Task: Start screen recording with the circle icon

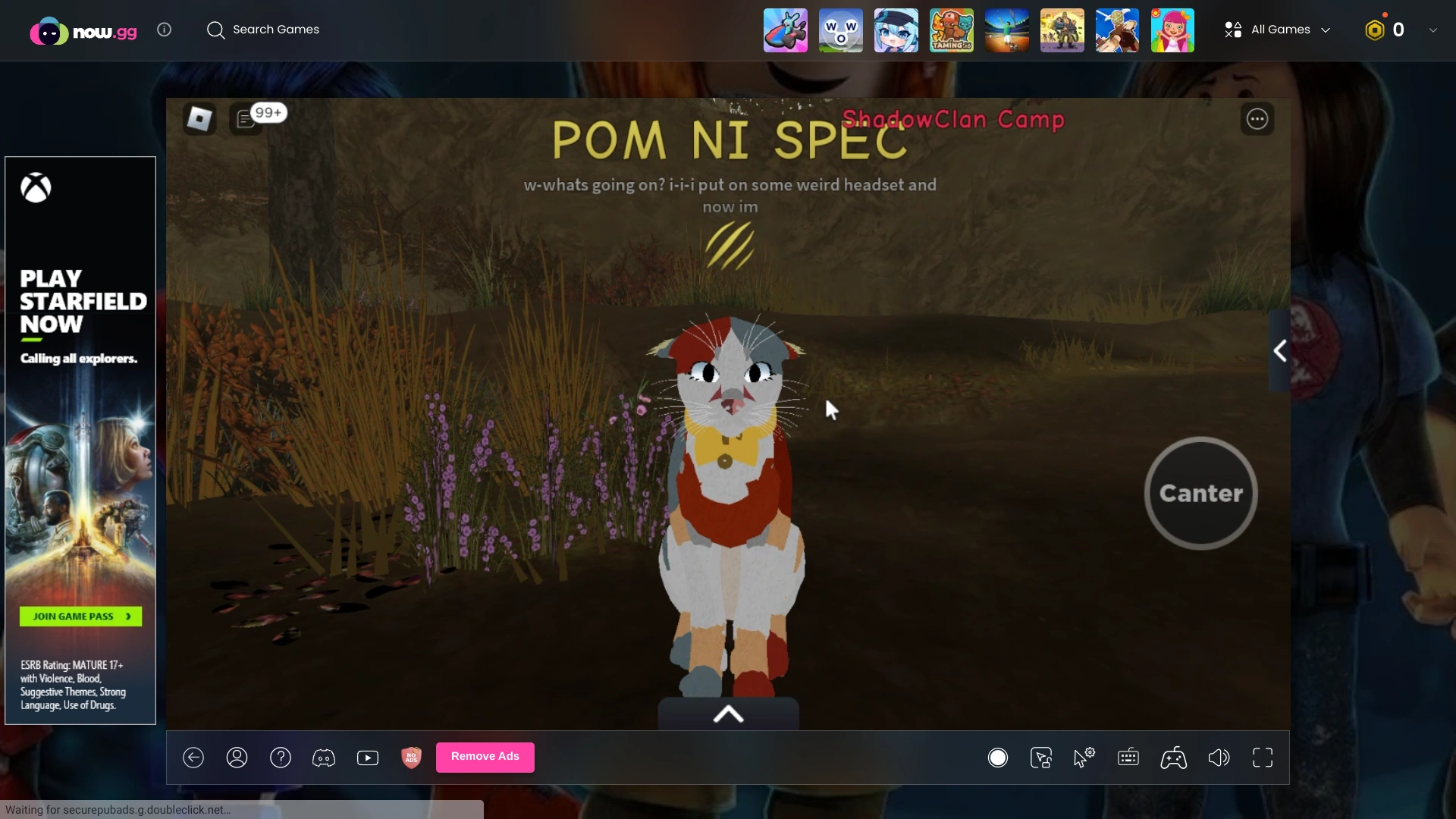Action: click(998, 758)
